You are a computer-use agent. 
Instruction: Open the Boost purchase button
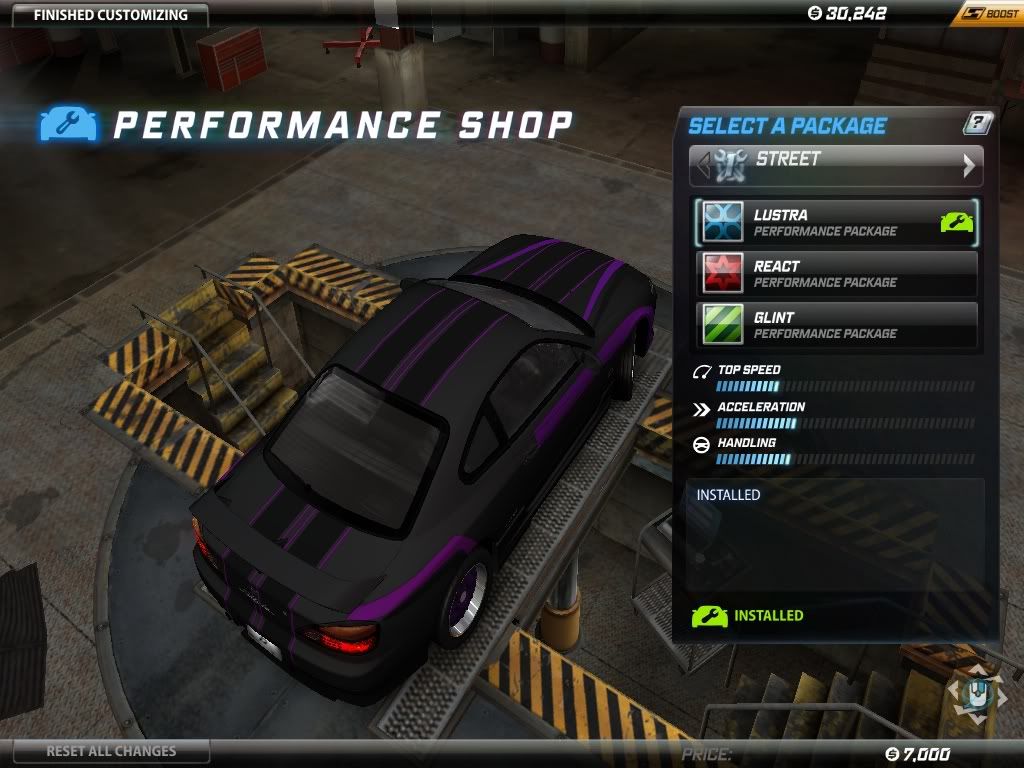[x=985, y=14]
